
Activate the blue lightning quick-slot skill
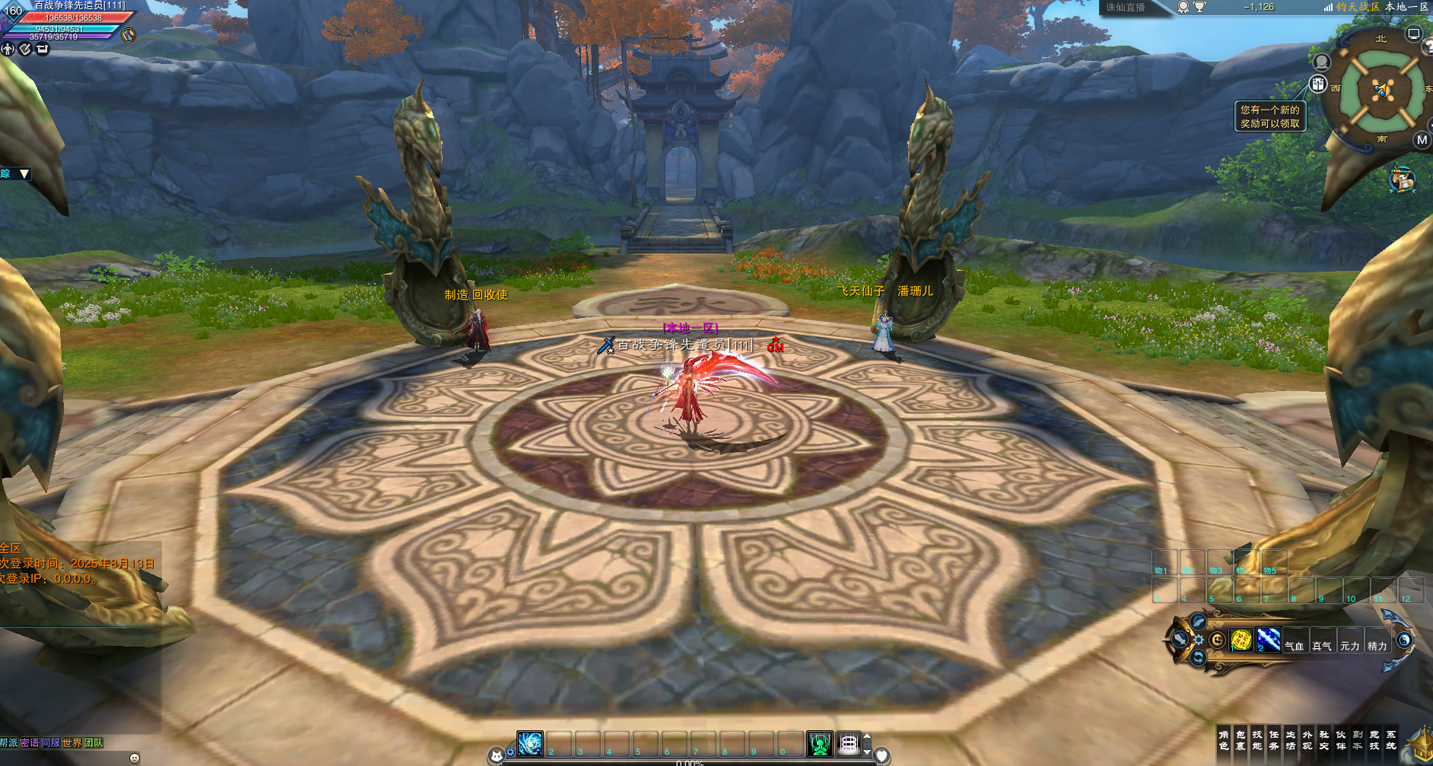[x=1267, y=641]
